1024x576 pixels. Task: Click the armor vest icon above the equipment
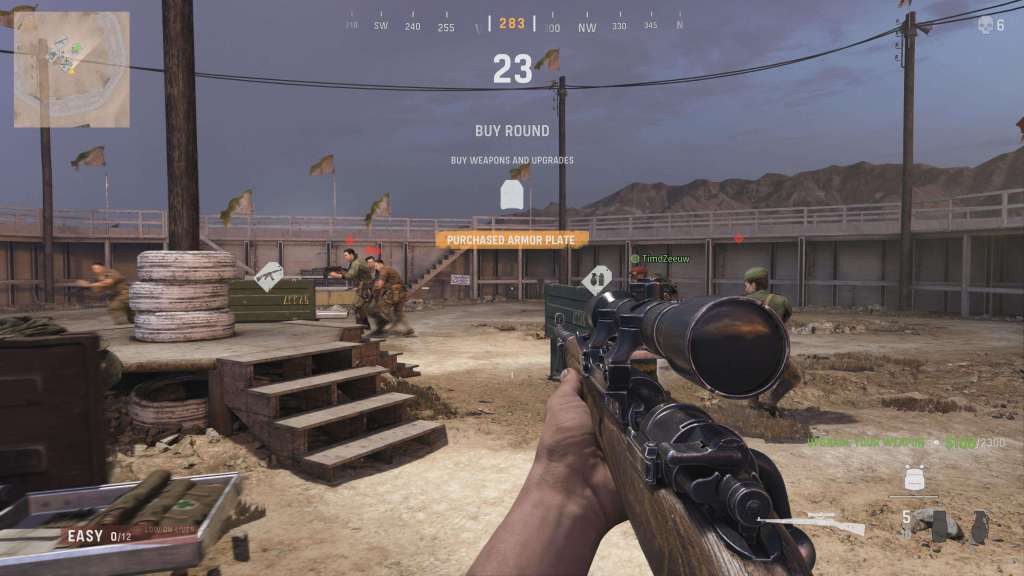[x=914, y=478]
